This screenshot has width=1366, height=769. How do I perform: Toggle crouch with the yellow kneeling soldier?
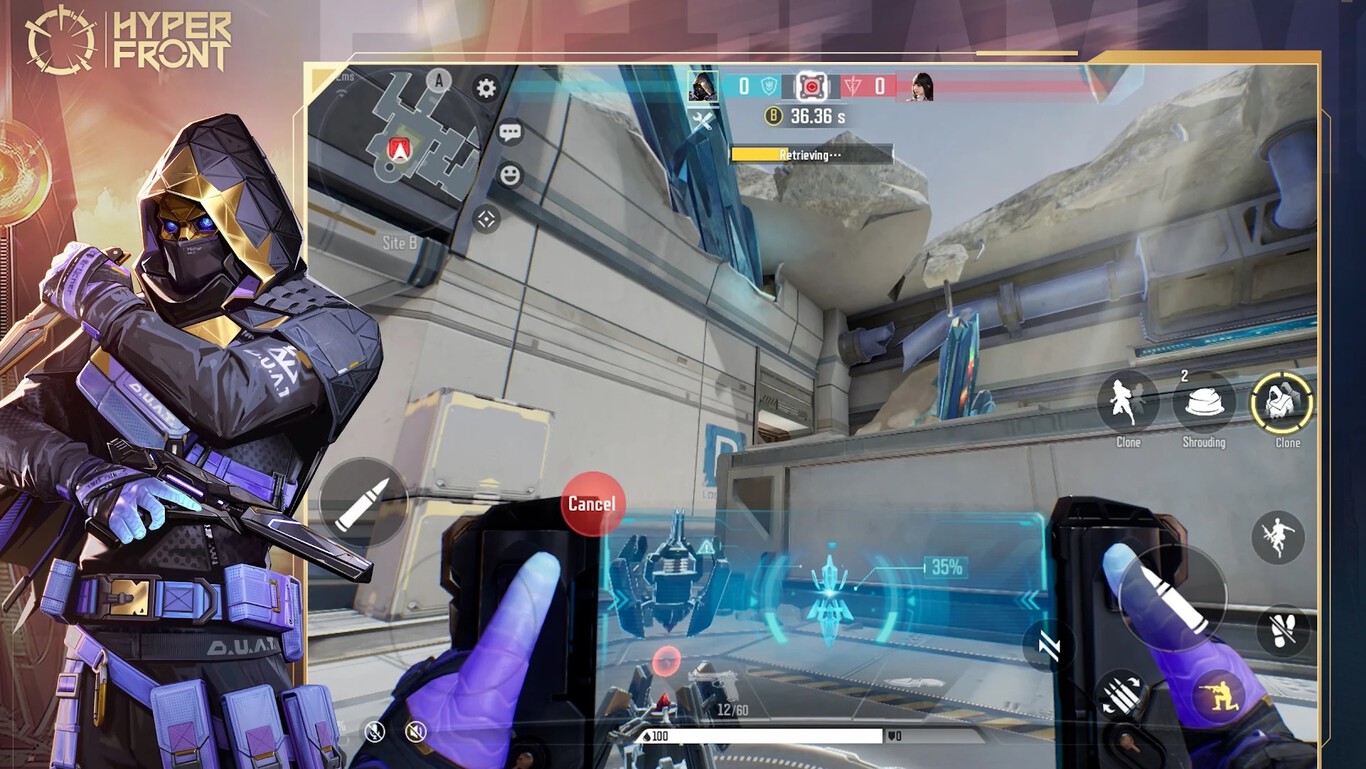[1218, 695]
